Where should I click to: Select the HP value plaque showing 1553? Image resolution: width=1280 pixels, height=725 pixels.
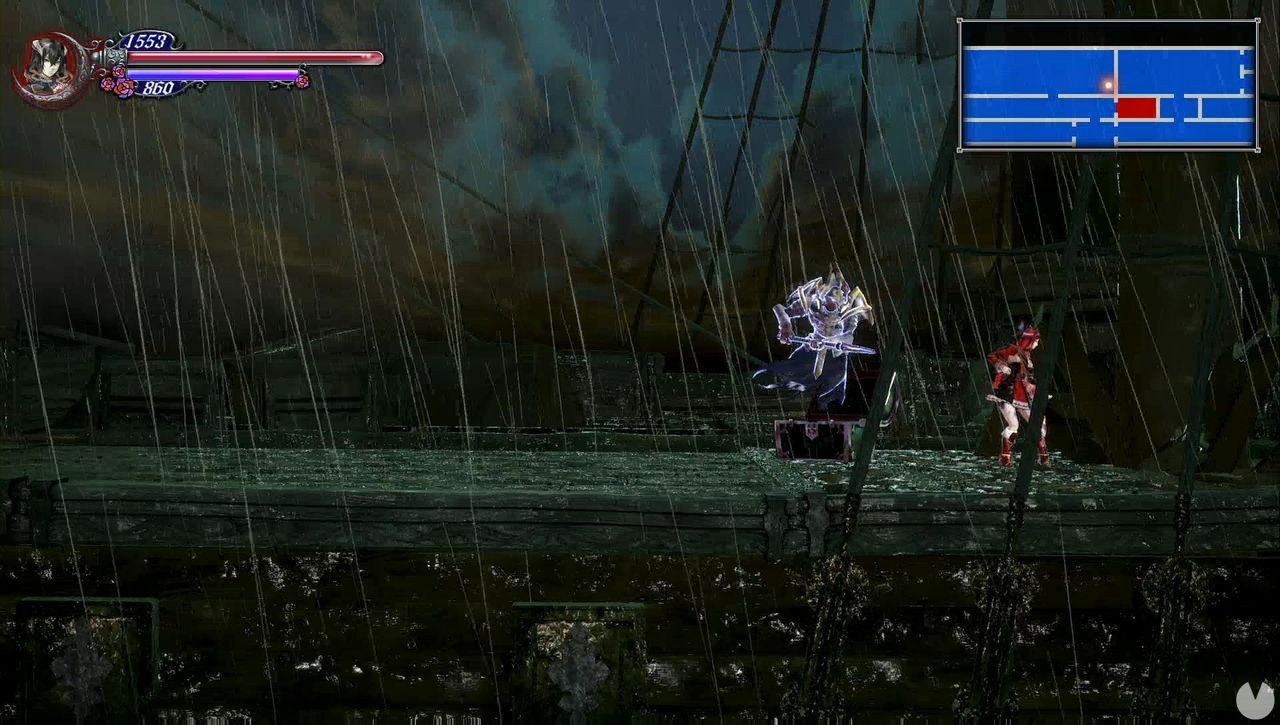144,40
